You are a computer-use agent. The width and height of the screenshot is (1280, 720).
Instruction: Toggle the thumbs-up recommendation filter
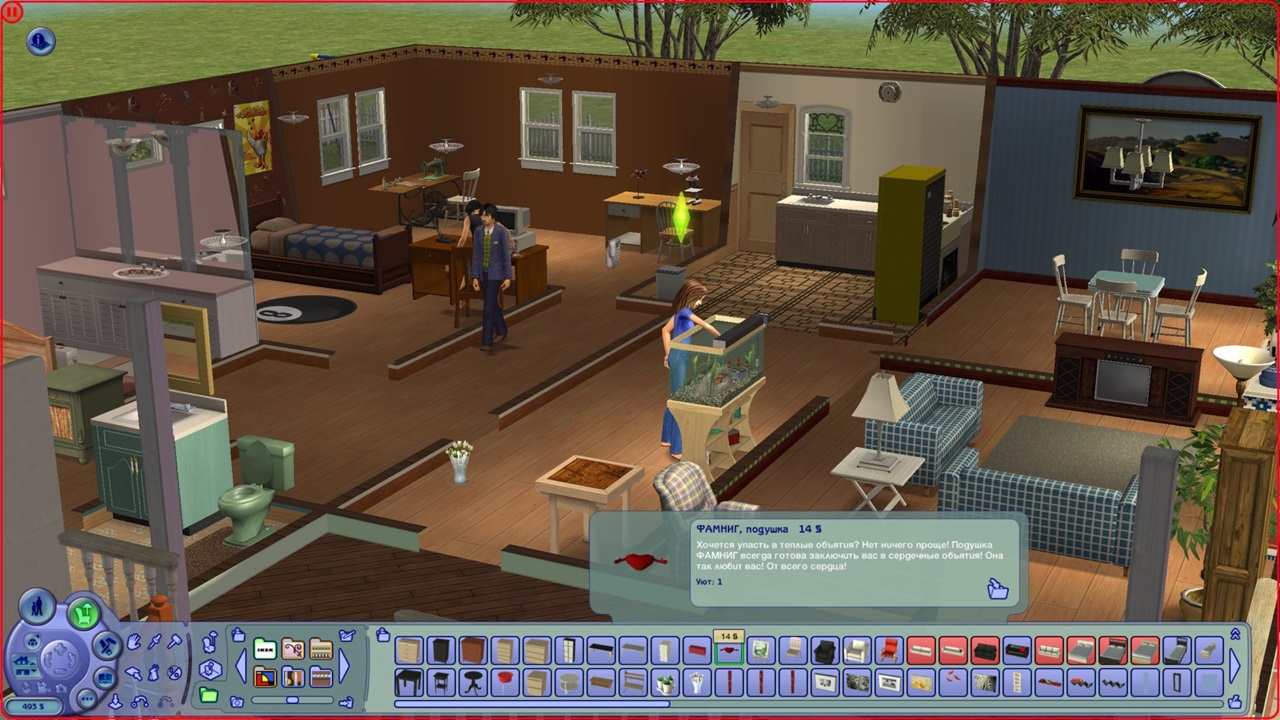[1236, 700]
